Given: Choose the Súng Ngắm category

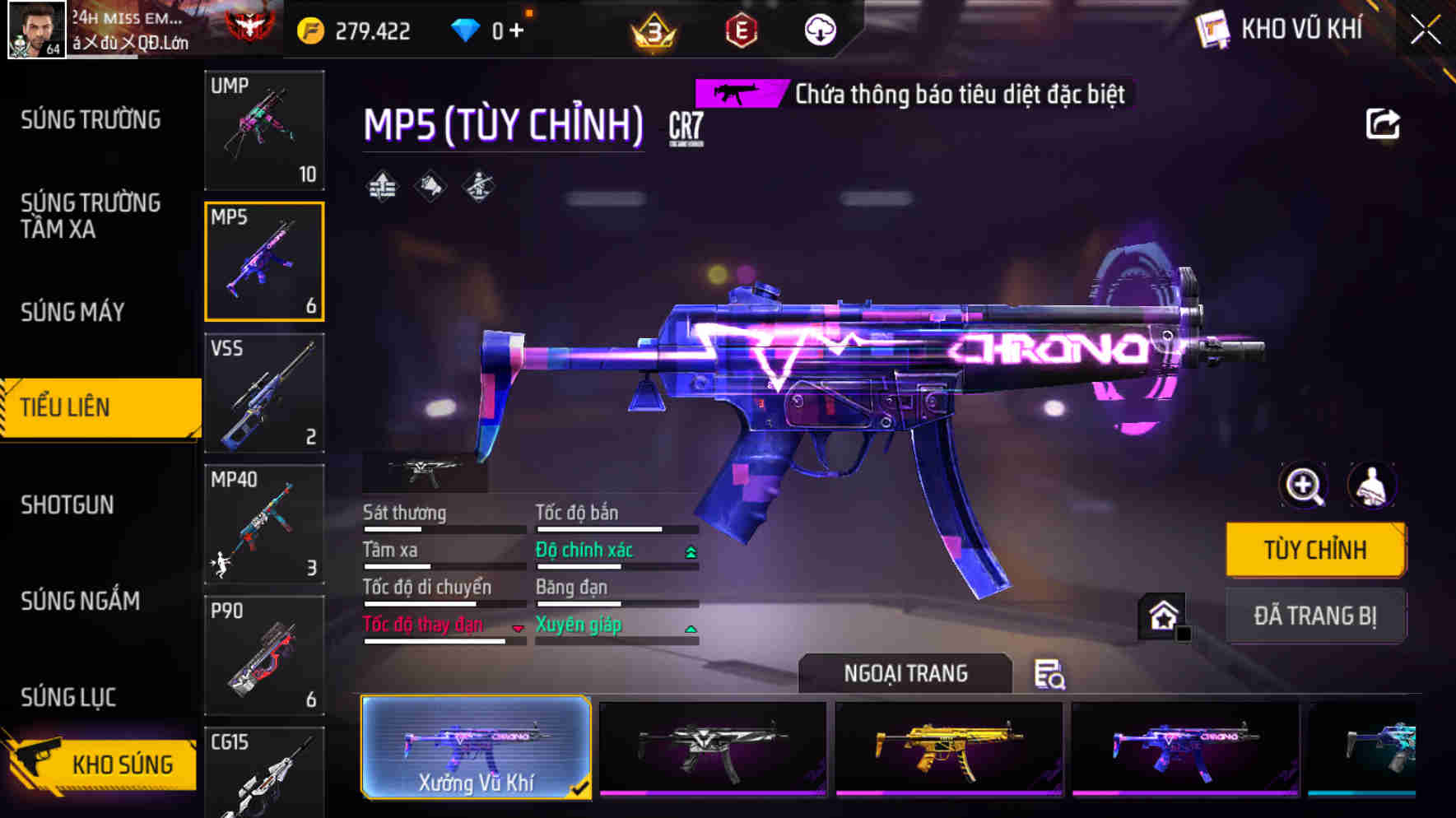Looking at the screenshot, I should coord(80,602).
